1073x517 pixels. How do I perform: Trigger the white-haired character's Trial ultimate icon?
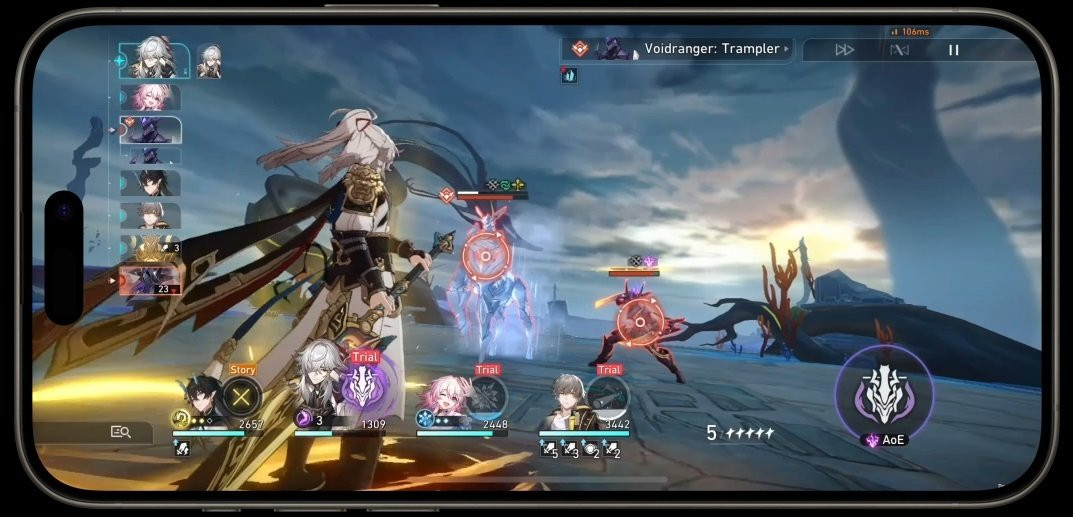(364, 386)
